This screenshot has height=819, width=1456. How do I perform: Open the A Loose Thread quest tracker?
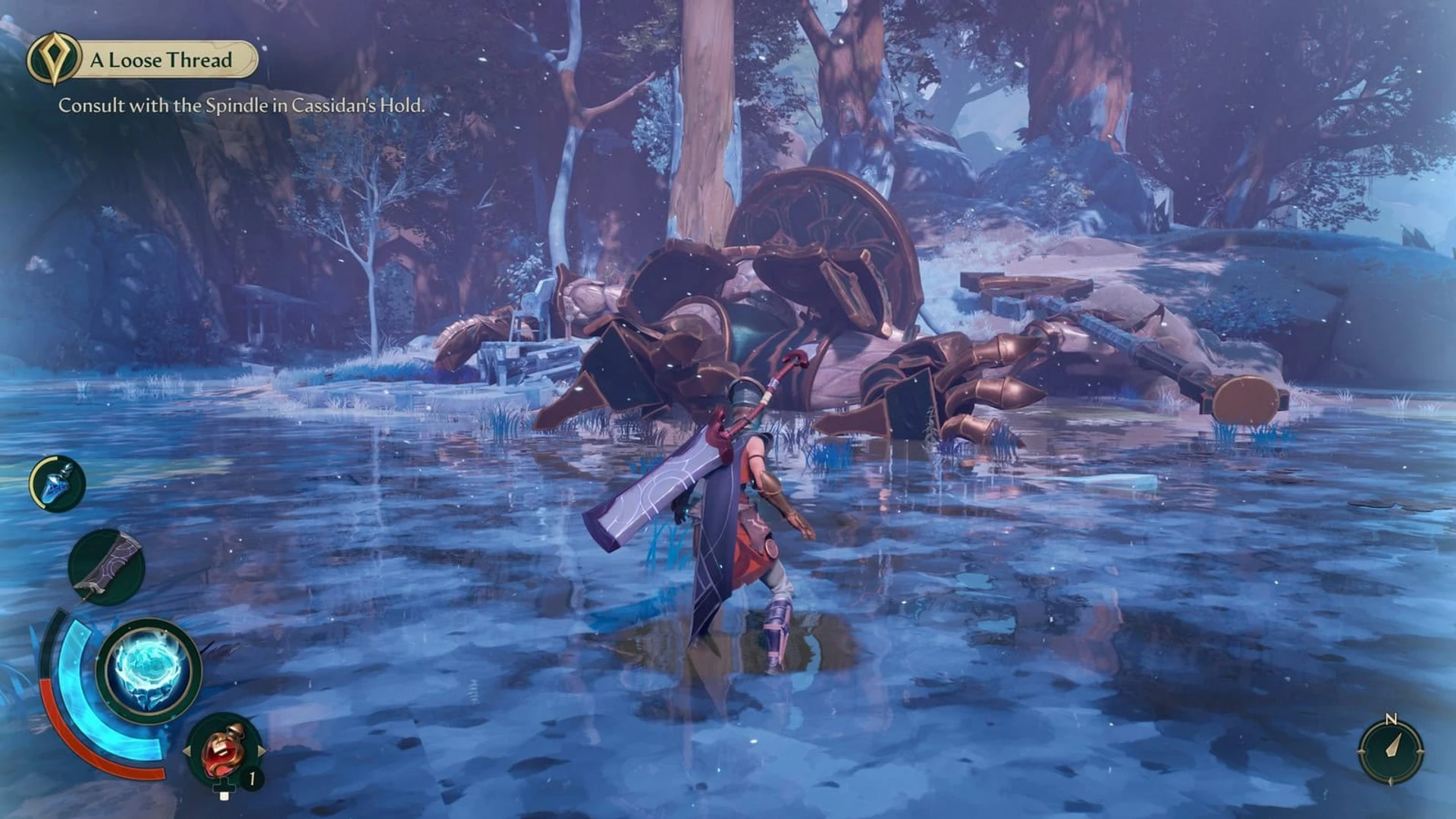(x=162, y=60)
